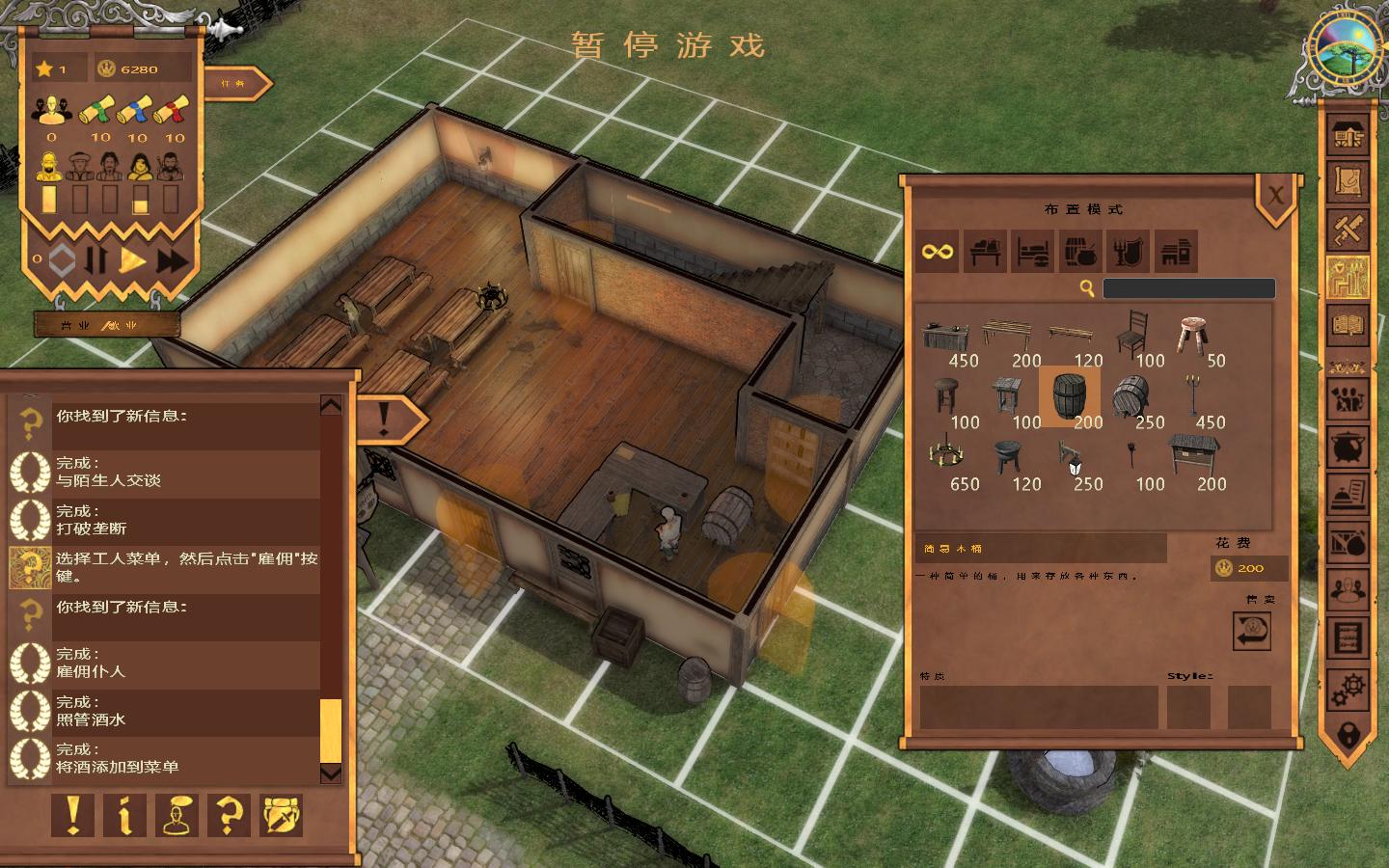The image size is (1389, 868).
Task: Click the sell item button
Action: coord(1251,632)
